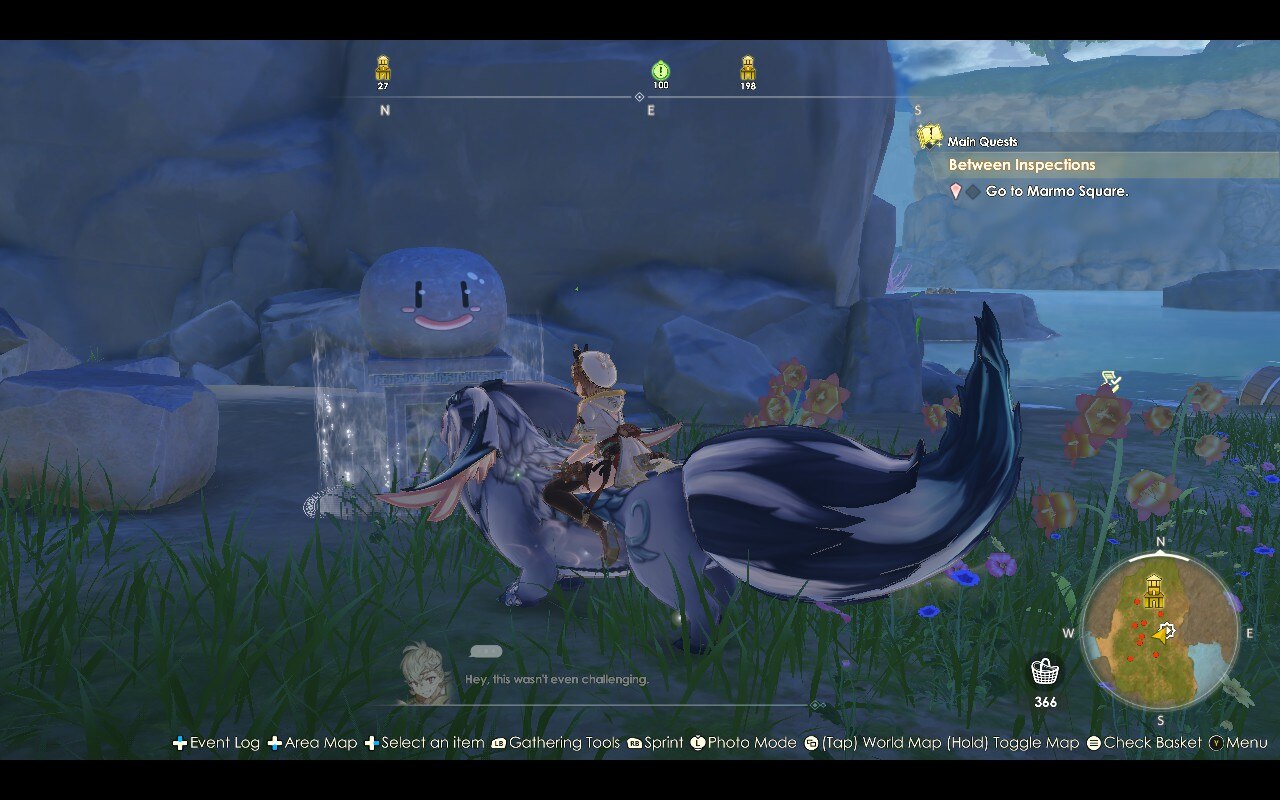
Task: Expand the Event Log panel
Action: point(178,743)
